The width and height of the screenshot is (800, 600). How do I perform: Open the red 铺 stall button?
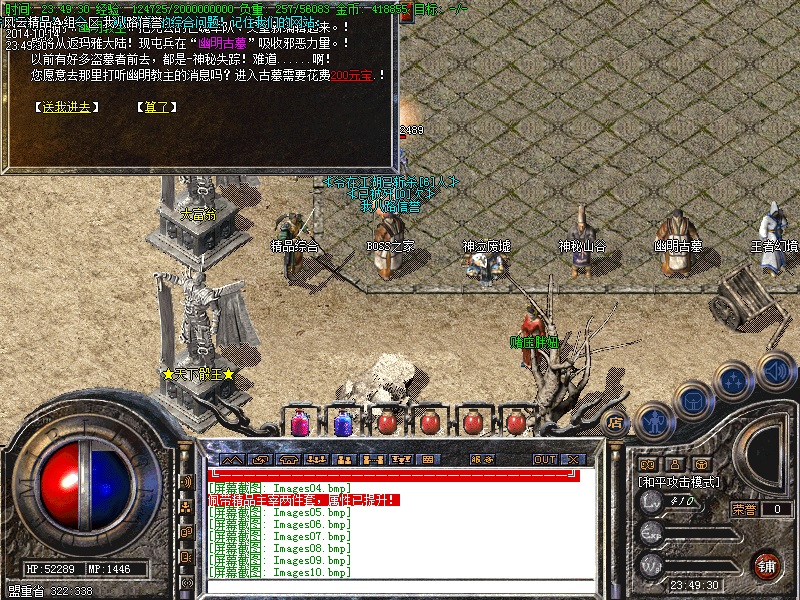[x=767, y=564]
